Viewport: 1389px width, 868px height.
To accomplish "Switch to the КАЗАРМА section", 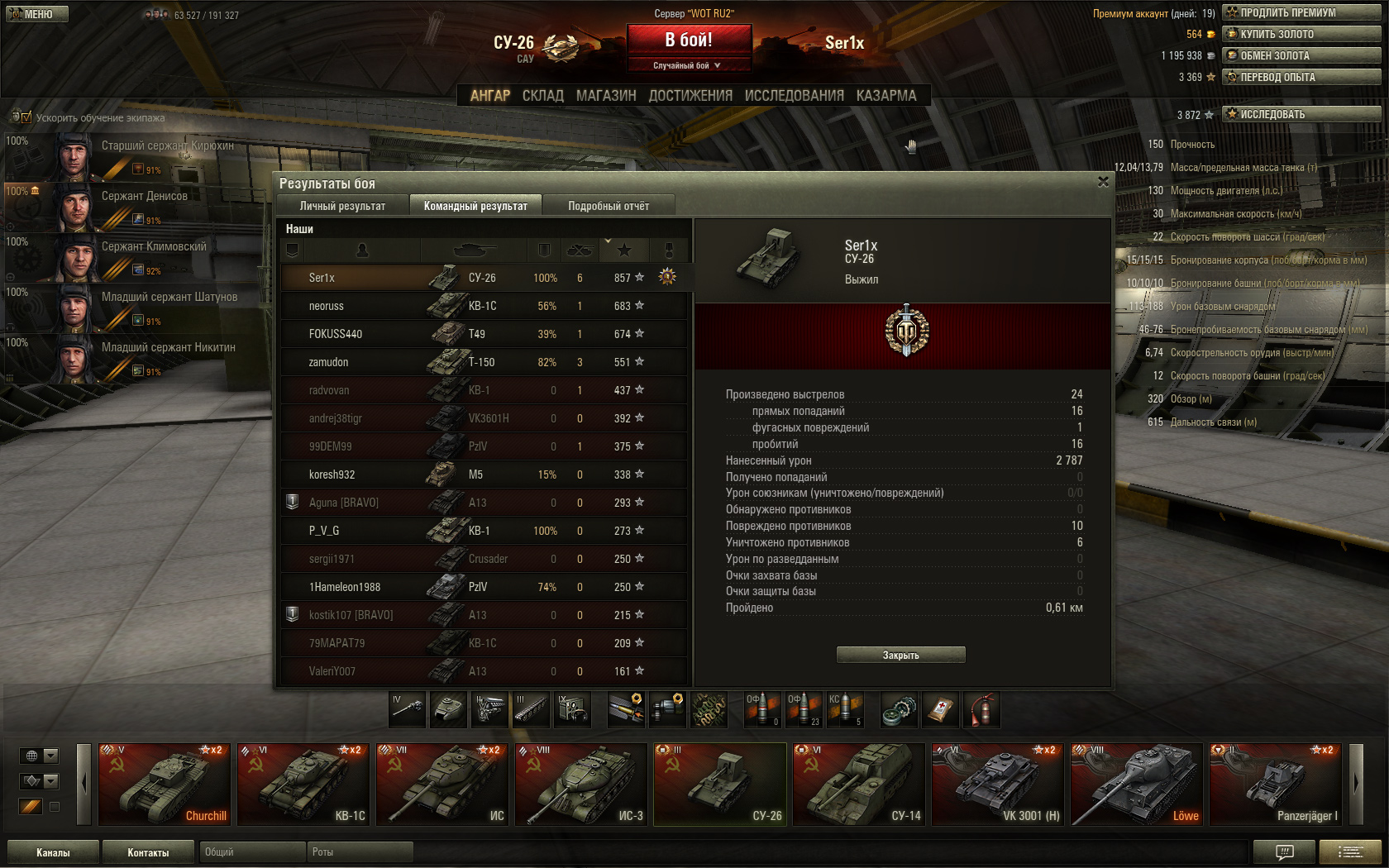I will tap(886, 96).
